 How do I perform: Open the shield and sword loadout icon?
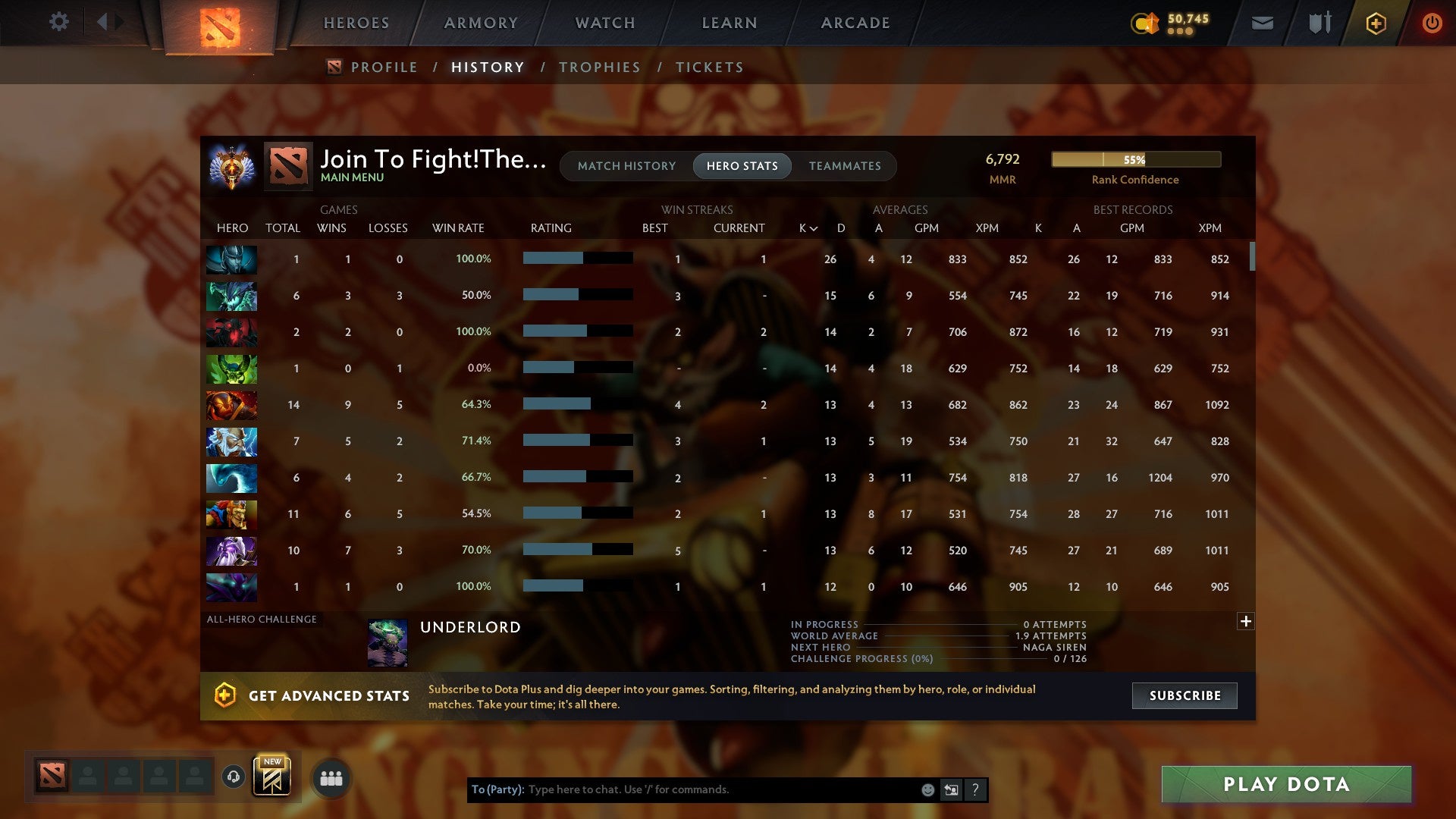pyautogui.click(x=1319, y=23)
